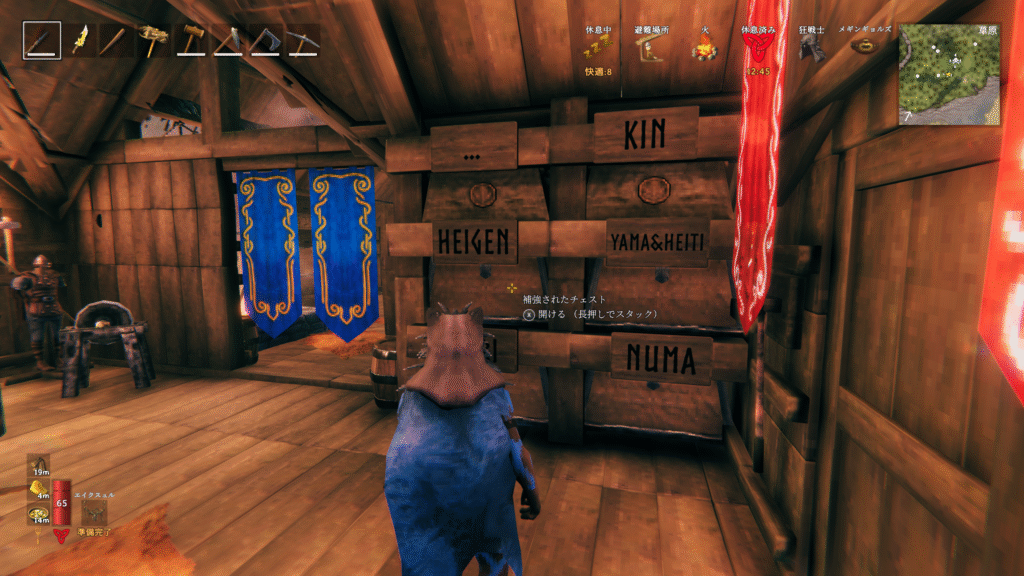Select the wooden building hammer slot

[190, 40]
